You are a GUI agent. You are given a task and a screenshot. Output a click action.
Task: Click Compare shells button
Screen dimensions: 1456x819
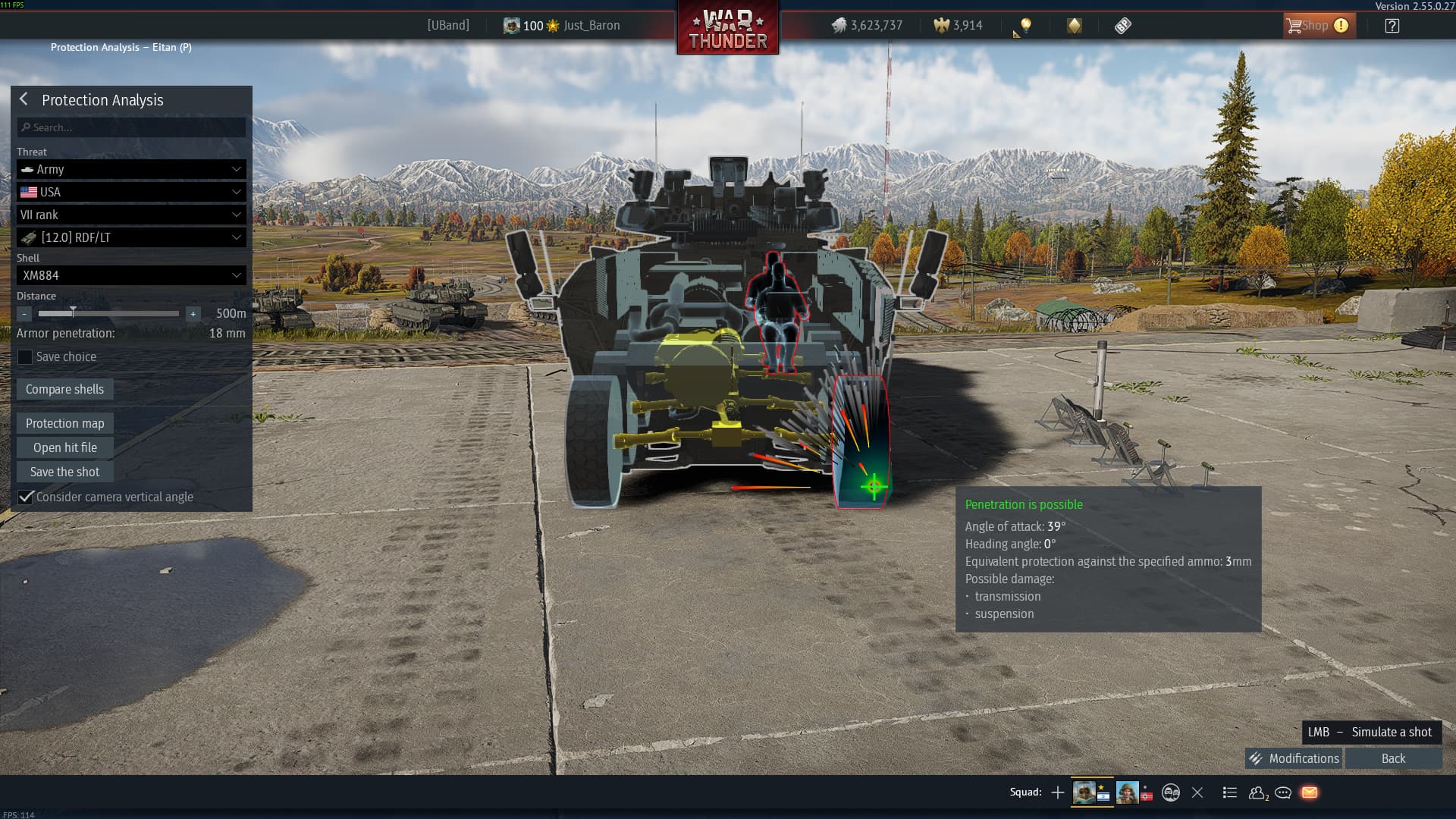[64, 389]
